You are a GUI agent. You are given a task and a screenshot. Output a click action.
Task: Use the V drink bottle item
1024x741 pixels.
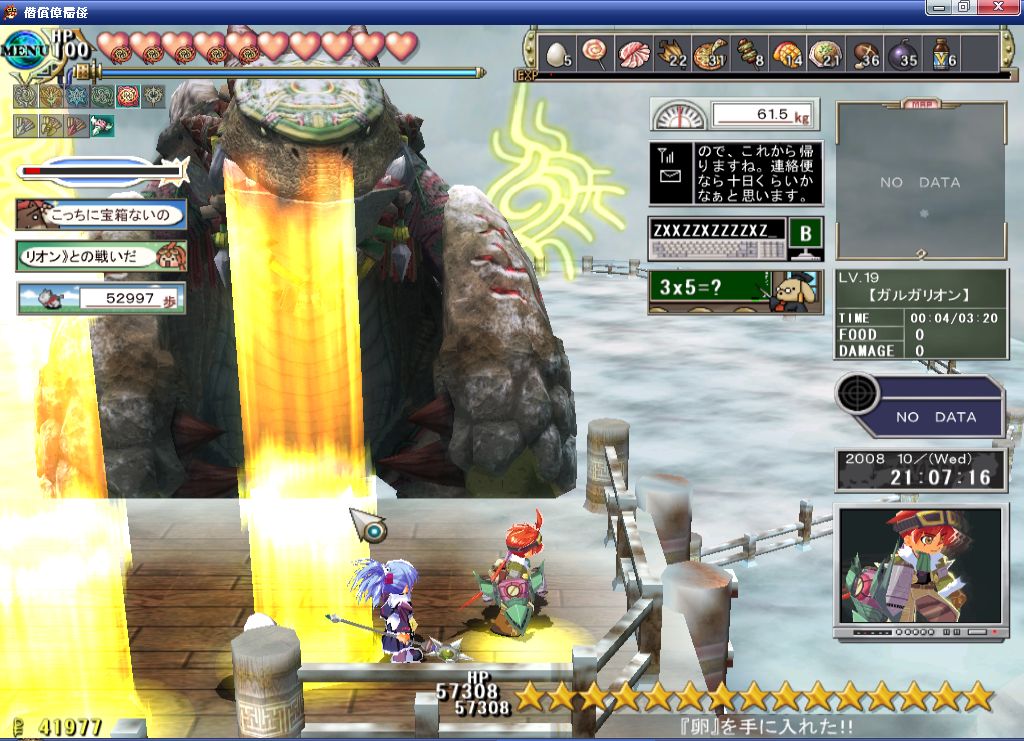click(x=942, y=53)
